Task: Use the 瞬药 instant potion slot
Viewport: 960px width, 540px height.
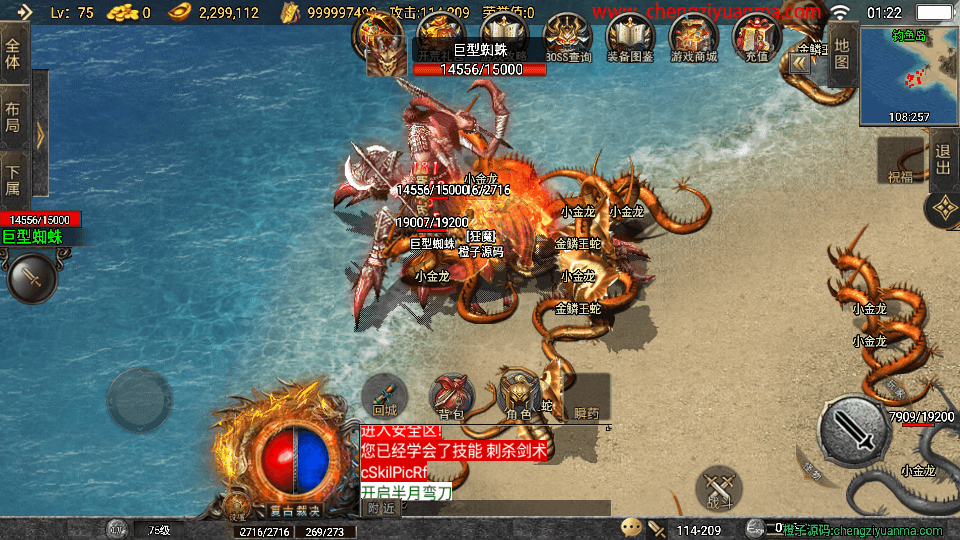Action: tap(586, 397)
